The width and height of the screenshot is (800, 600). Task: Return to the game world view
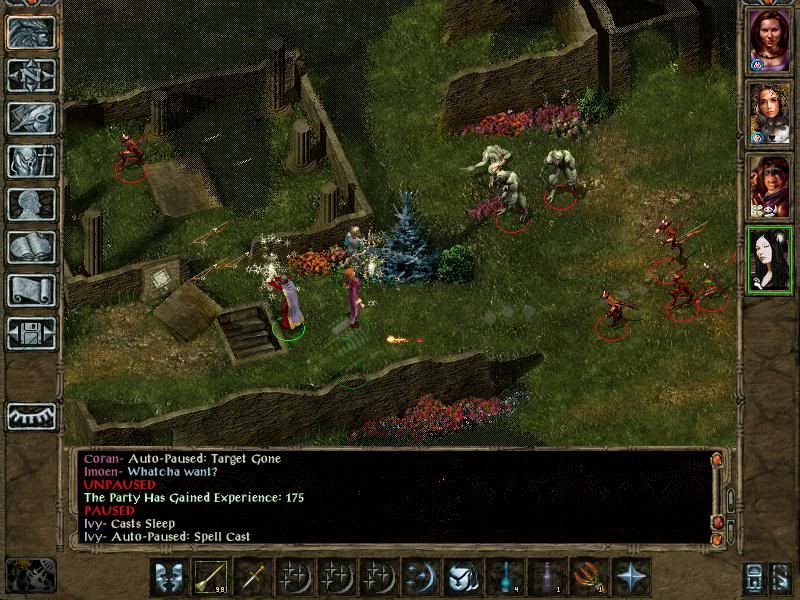pos(31,33)
